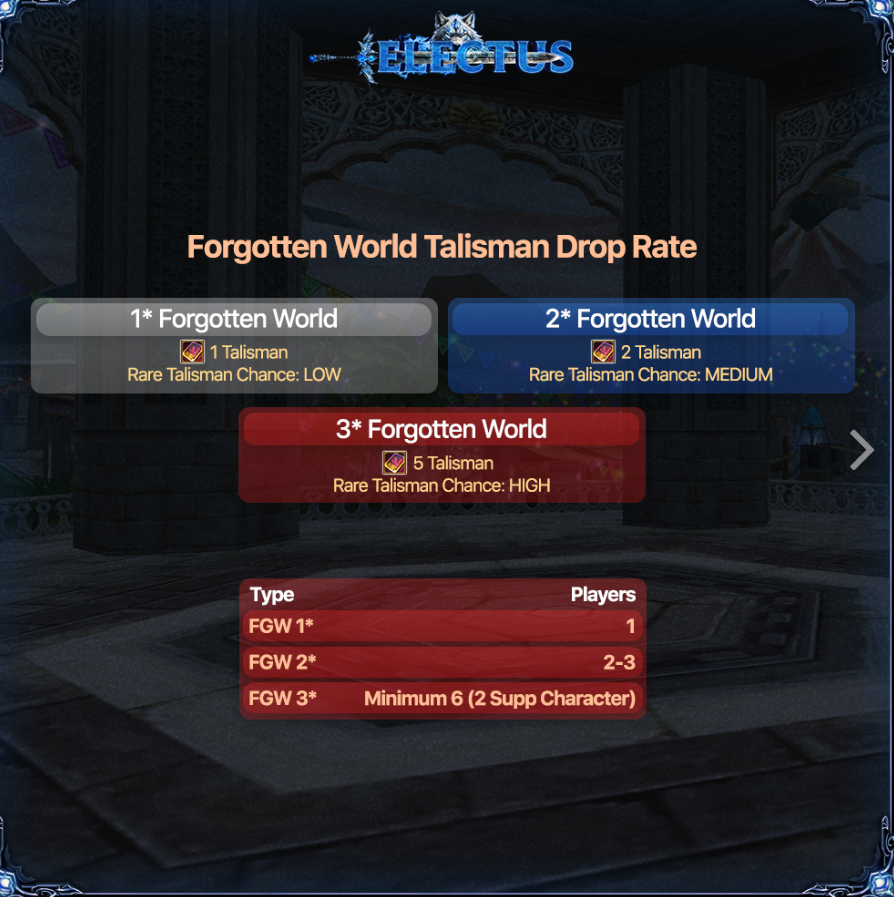Image resolution: width=894 pixels, height=897 pixels.
Task: Advance to the next slide arrow
Action: [861, 450]
